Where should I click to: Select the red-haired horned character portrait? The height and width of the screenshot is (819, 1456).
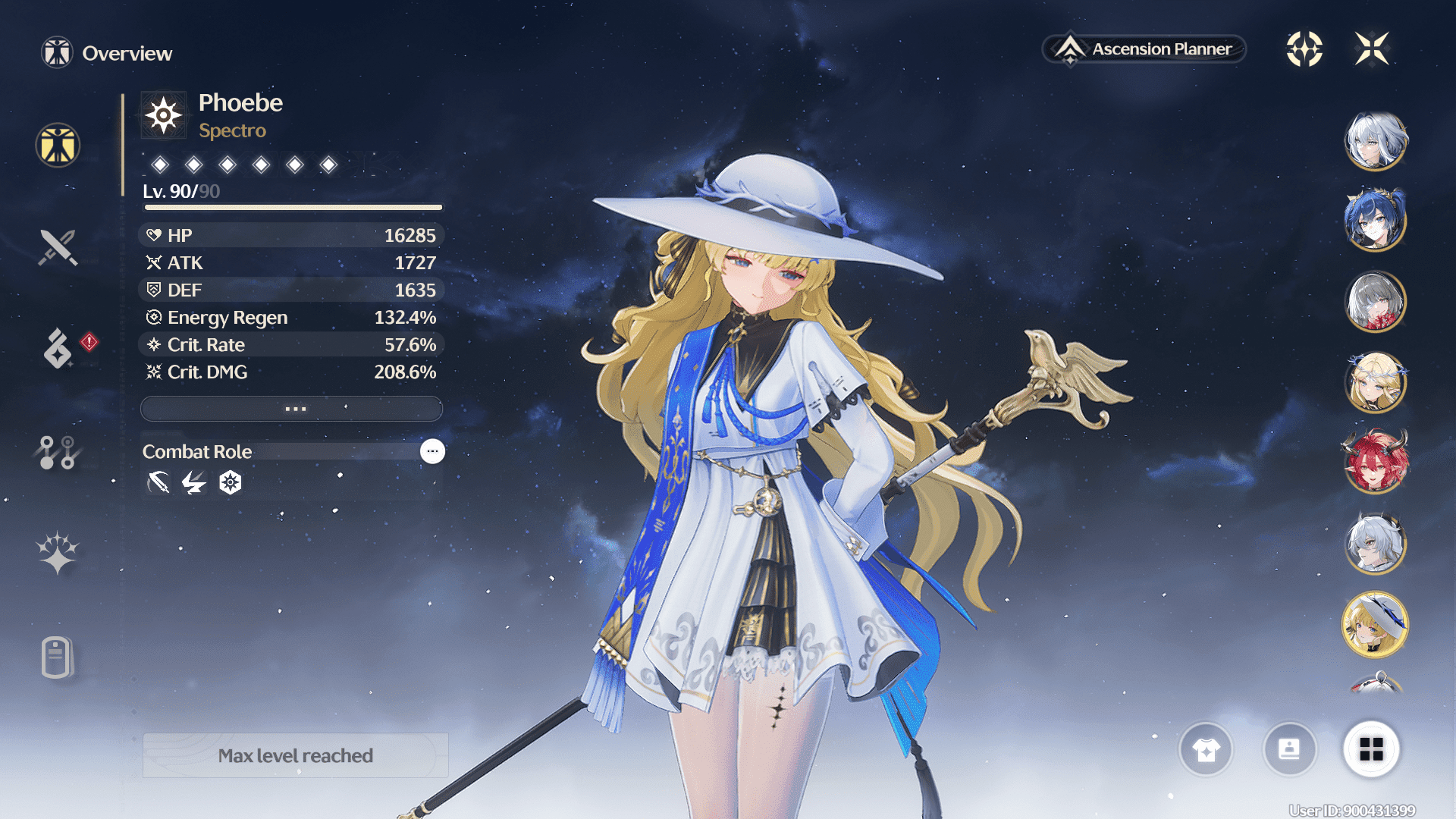(x=1376, y=463)
